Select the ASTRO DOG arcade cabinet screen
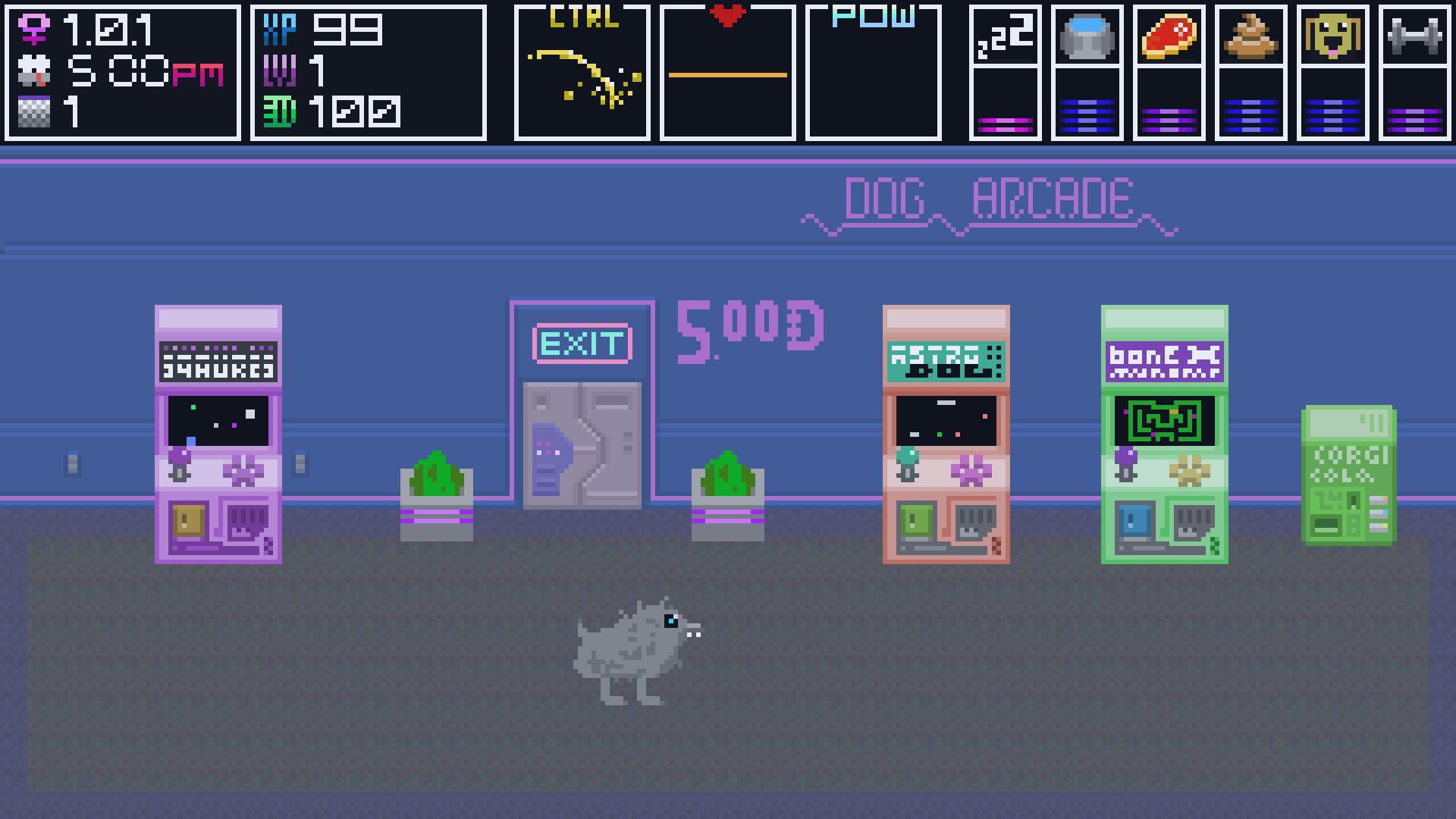The height and width of the screenshot is (819, 1456). [946, 421]
